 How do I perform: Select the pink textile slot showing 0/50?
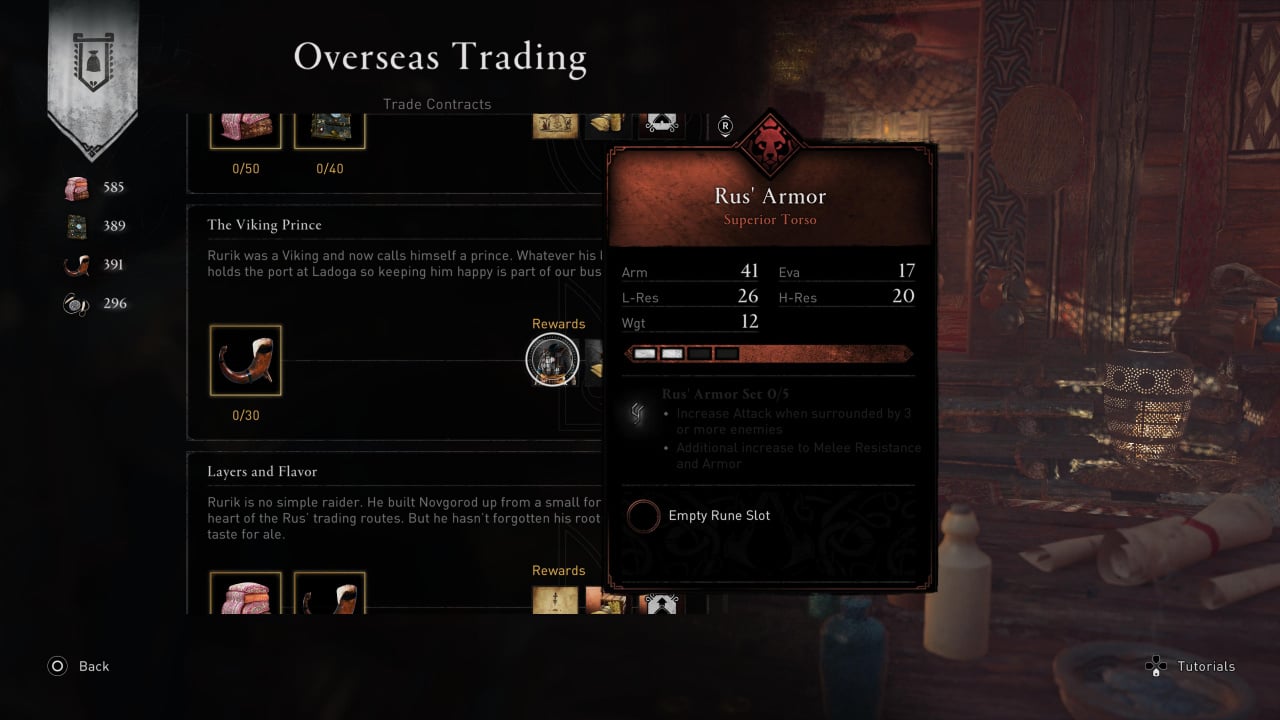pyautogui.click(x=245, y=130)
